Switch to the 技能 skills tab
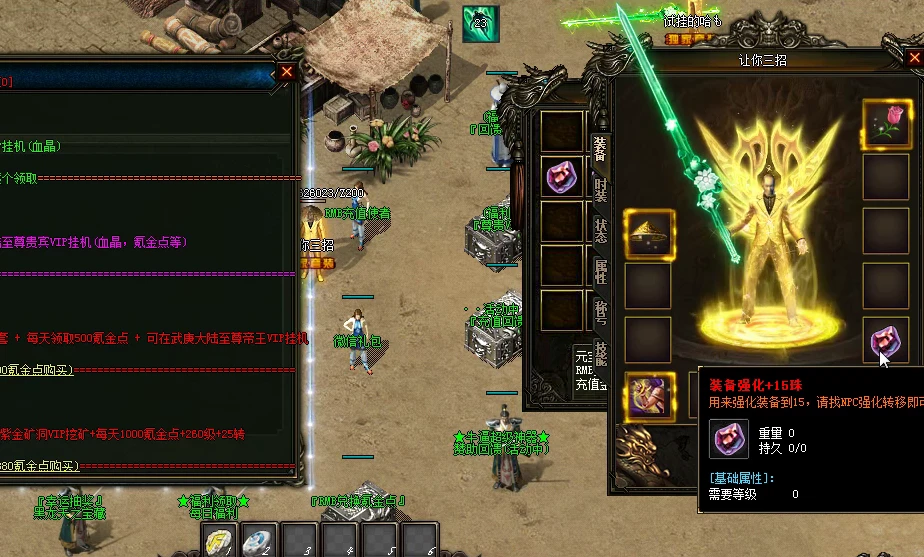This screenshot has width=924, height=557. tap(600, 353)
